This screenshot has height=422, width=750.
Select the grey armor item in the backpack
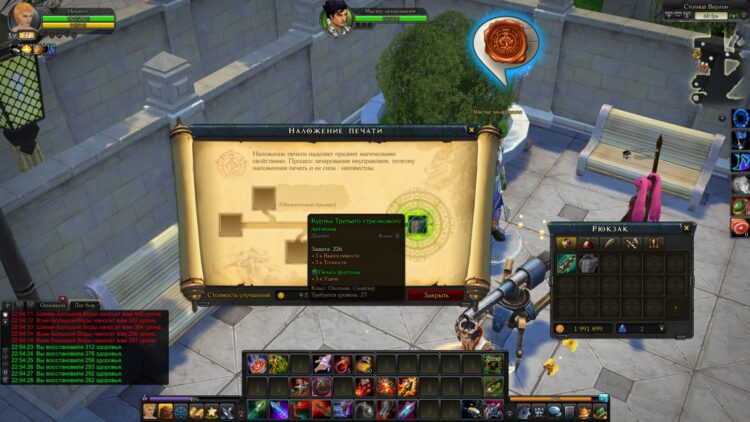[587, 264]
